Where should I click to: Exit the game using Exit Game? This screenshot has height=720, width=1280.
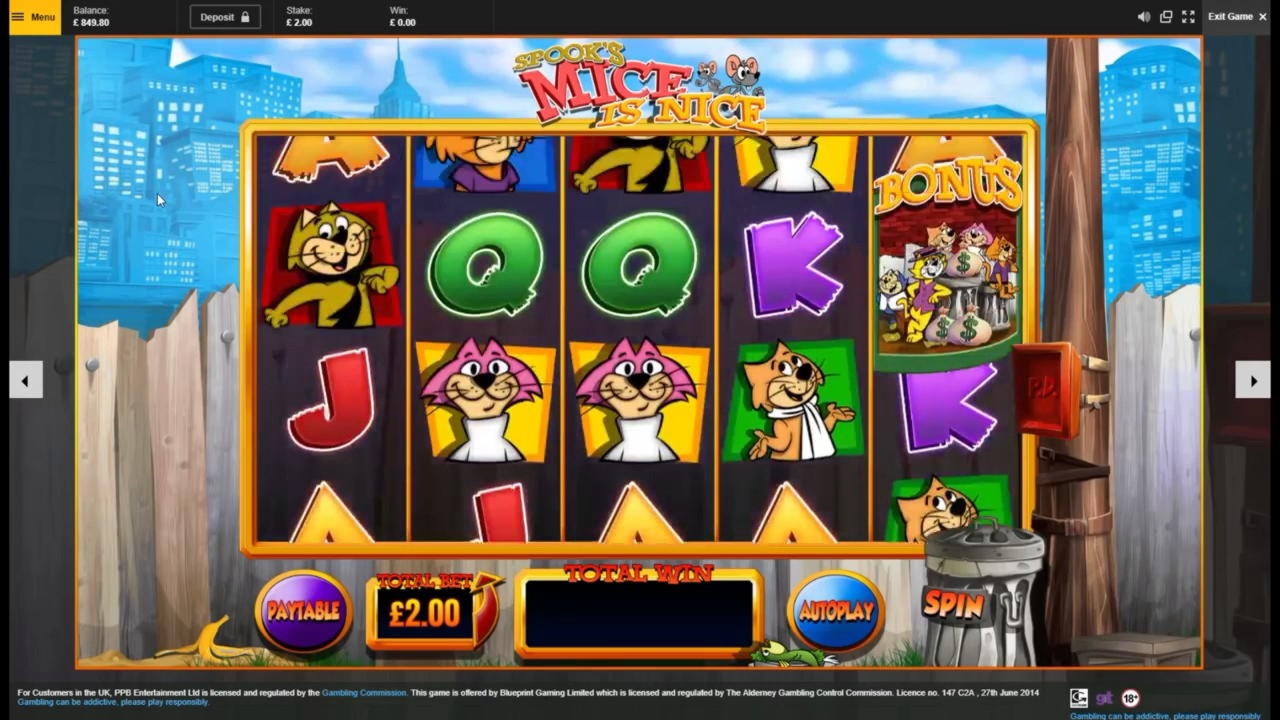[1236, 17]
